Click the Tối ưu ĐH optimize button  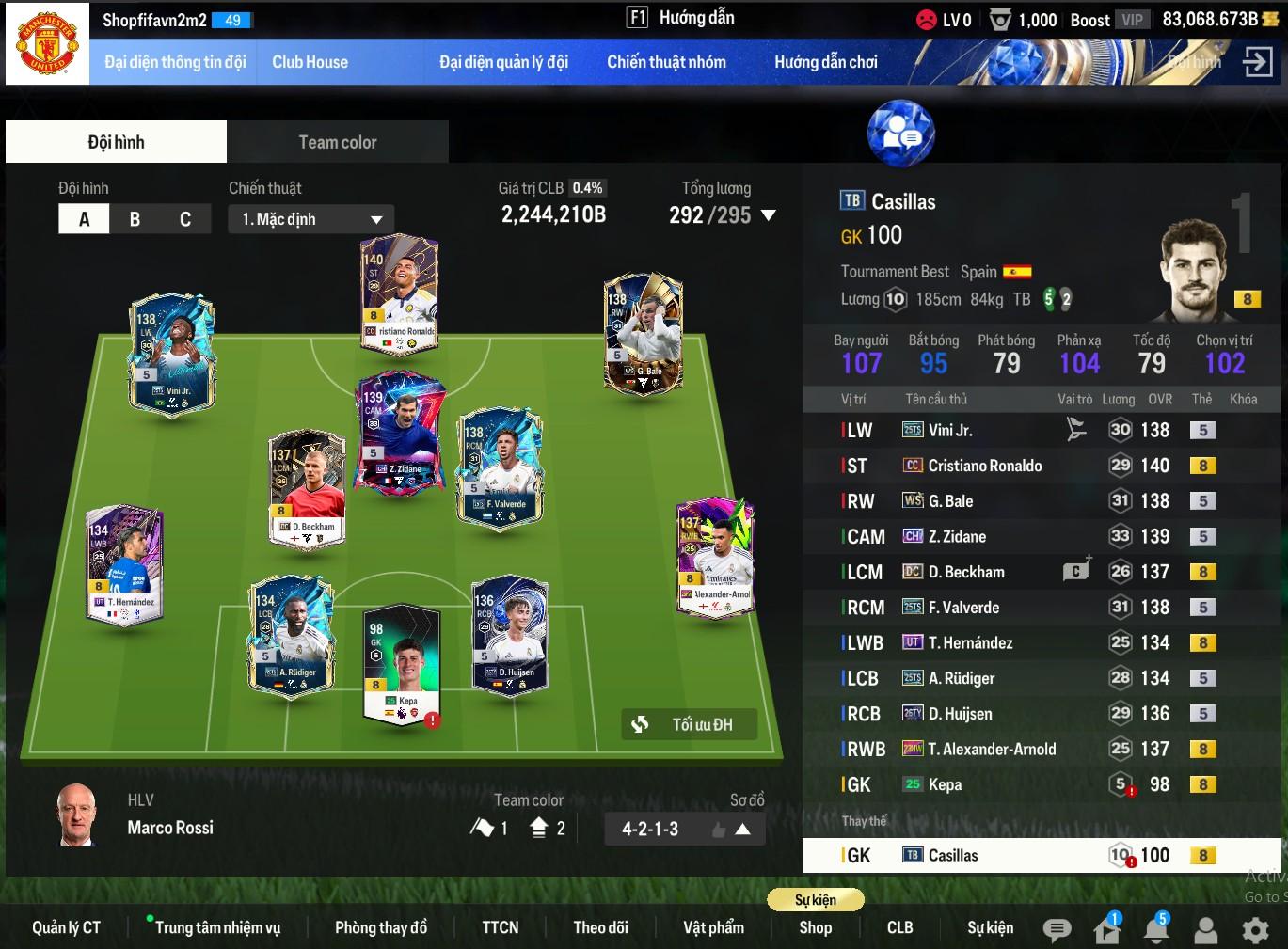pyautogui.click(x=690, y=724)
